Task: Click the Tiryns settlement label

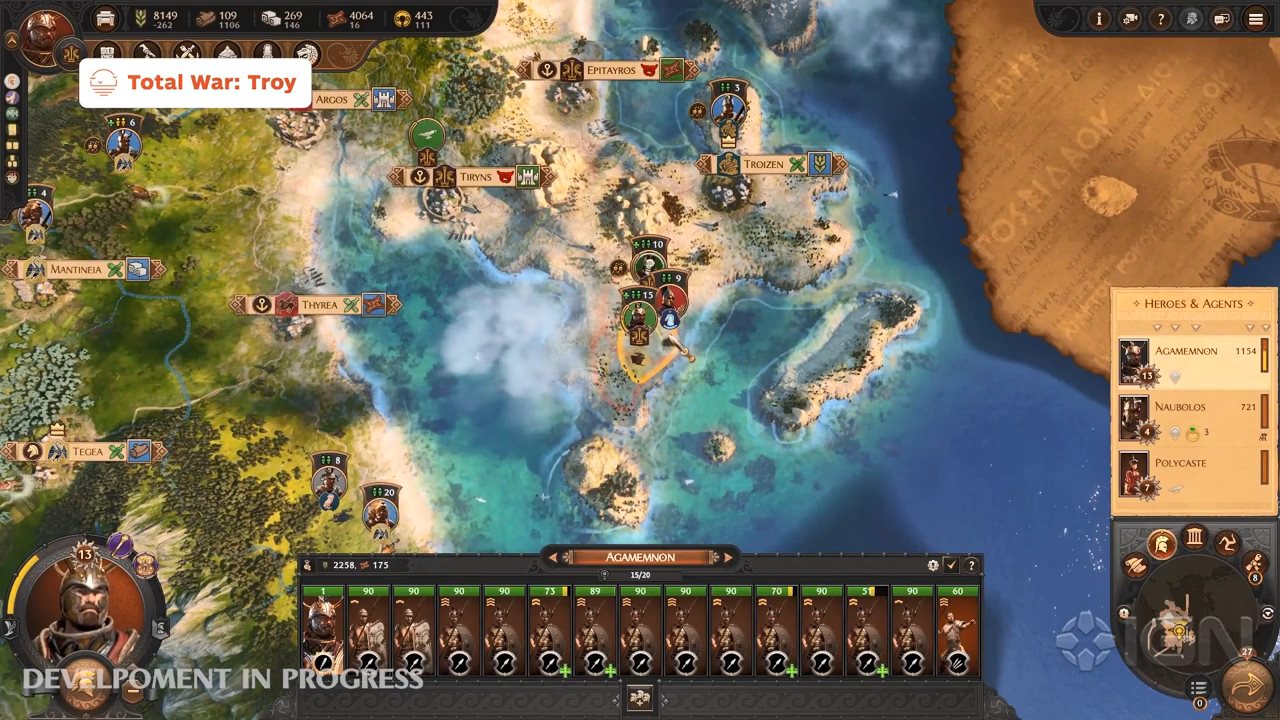Action: coord(476,177)
